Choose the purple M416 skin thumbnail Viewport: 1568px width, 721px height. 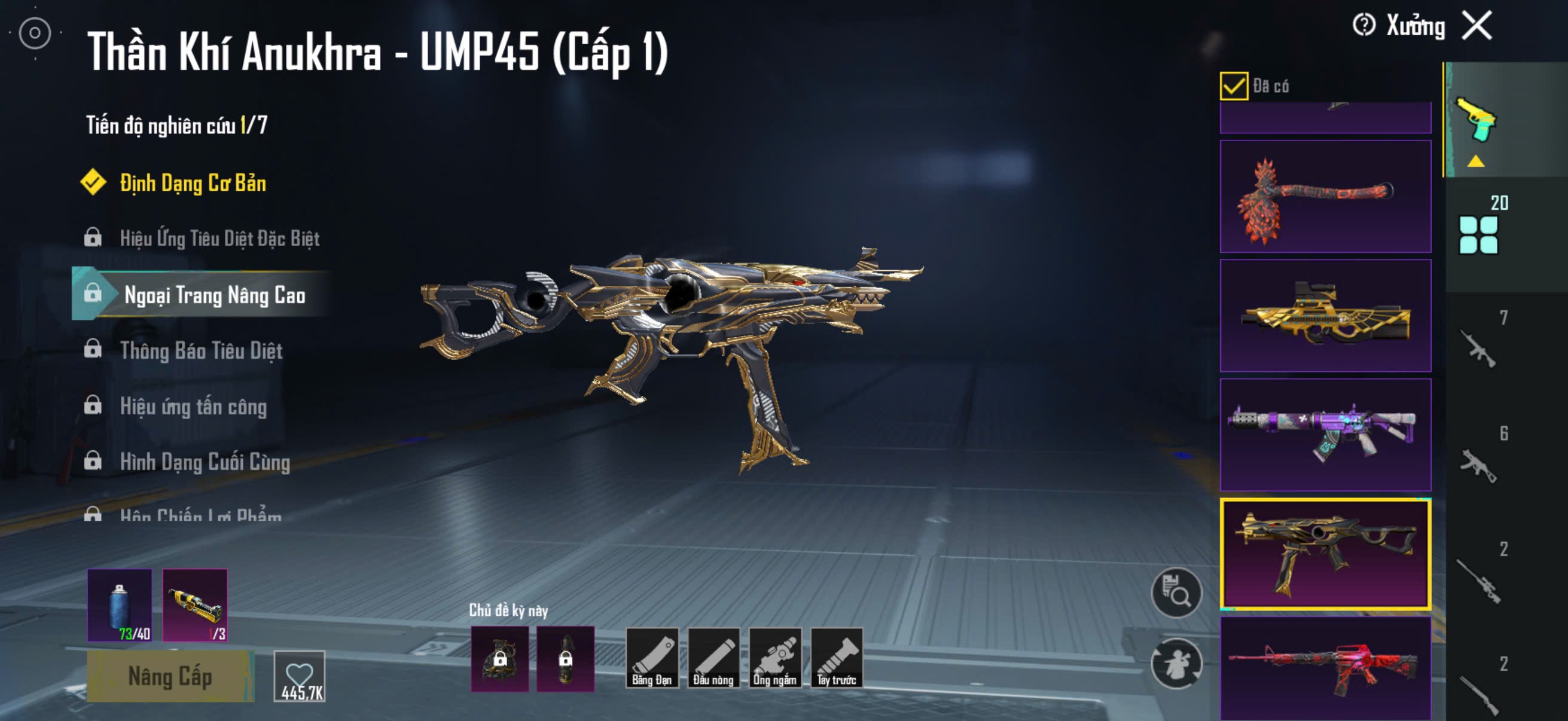1325,435
